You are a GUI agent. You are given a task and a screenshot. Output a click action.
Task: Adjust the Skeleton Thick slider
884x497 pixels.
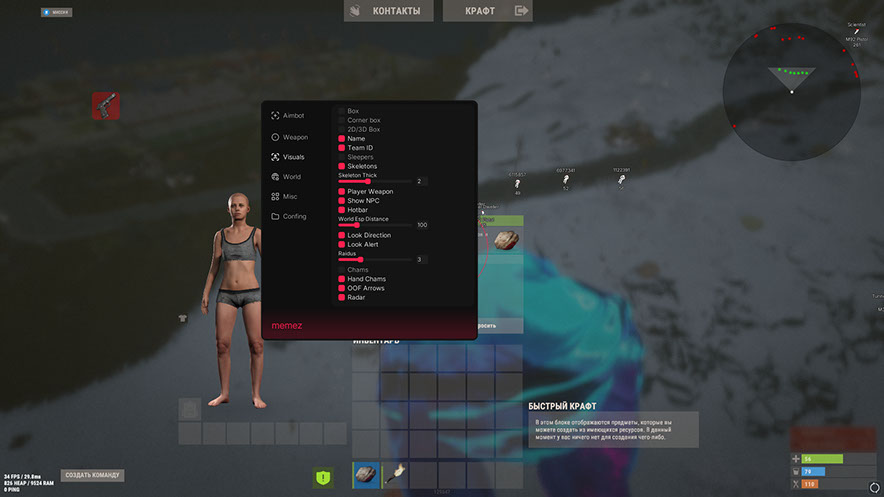[368, 181]
